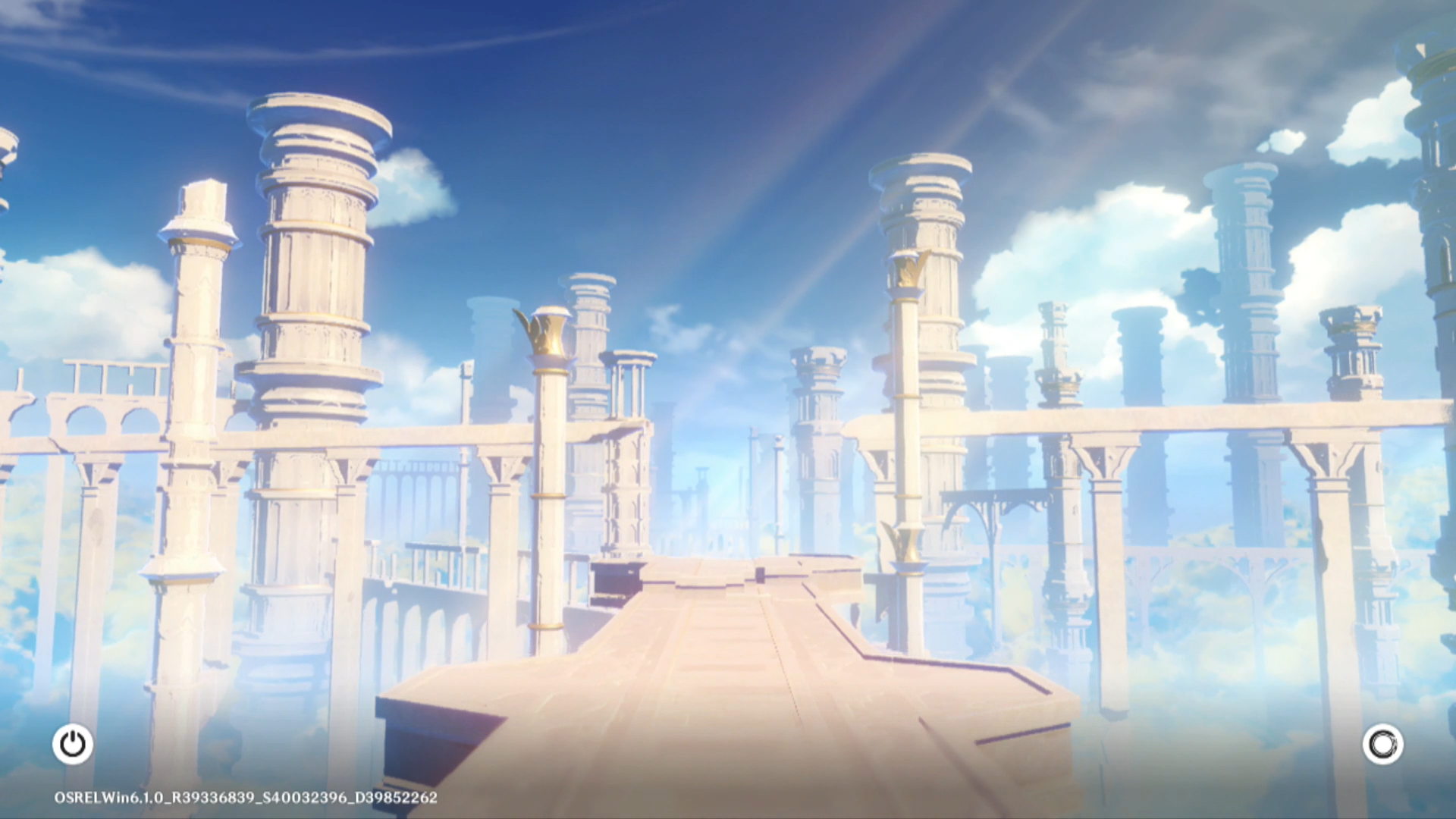
Task: Click the power exit button
Action: 73,744
